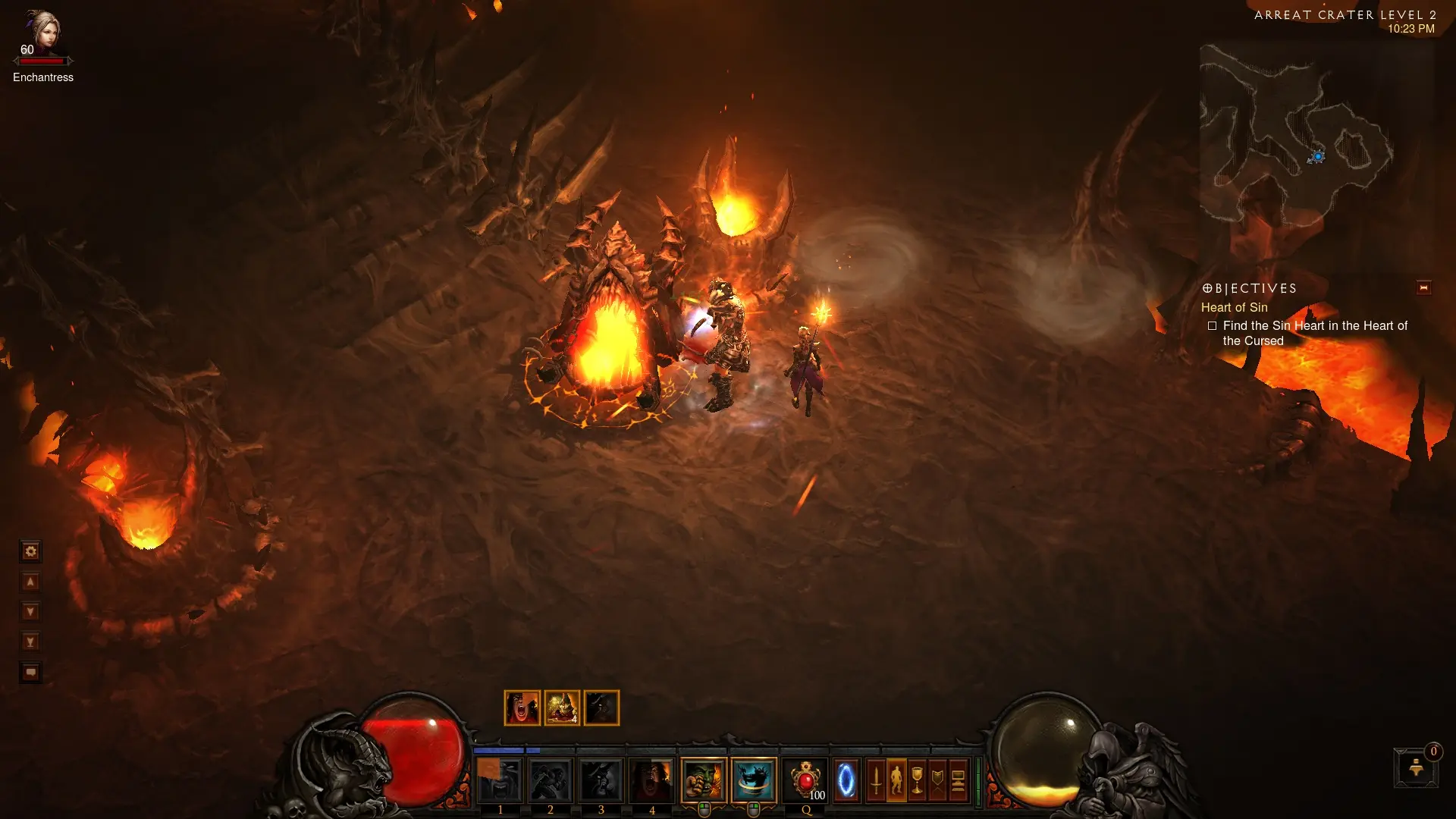
Task: Select the Heart of Sin quest title
Action: [x=1234, y=307]
